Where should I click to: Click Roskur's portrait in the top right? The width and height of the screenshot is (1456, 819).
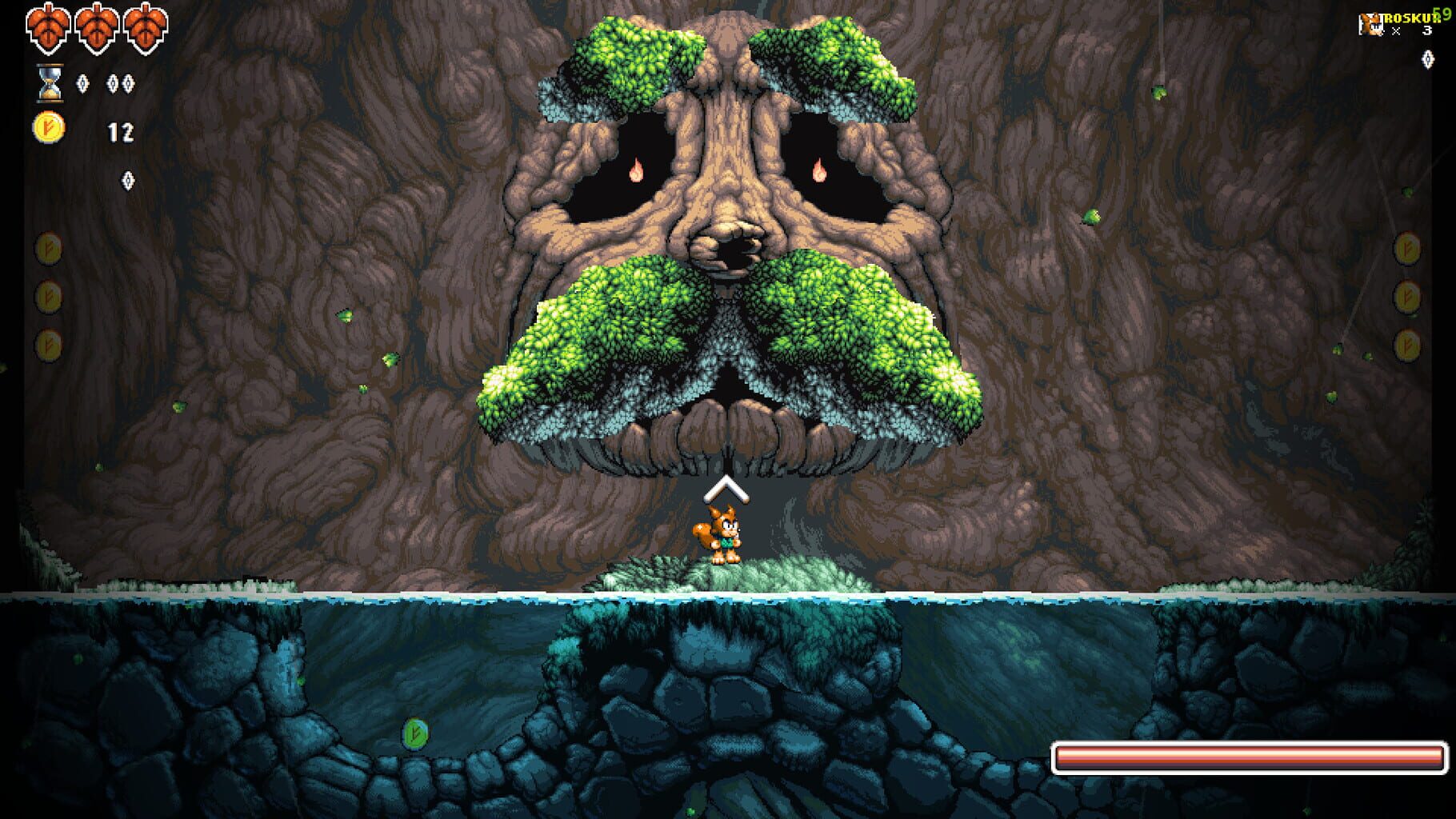[x=1371, y=24]
